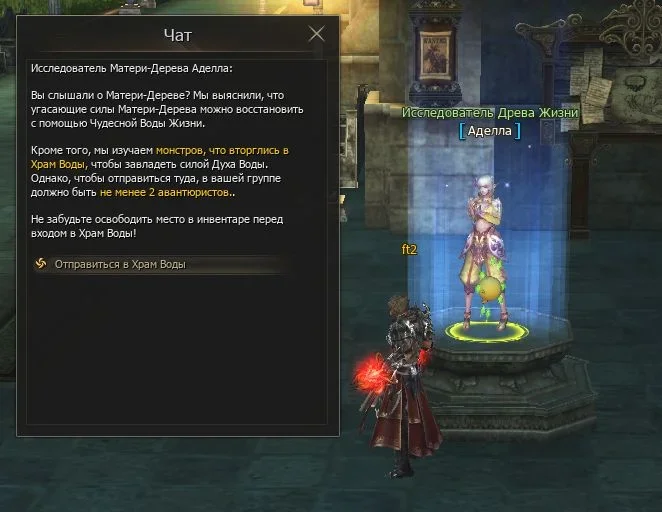This screenshot has height=512, width=662.
Task: Choose 'Отправиться в Храм Воды' dialogue option
Action: 120,265
